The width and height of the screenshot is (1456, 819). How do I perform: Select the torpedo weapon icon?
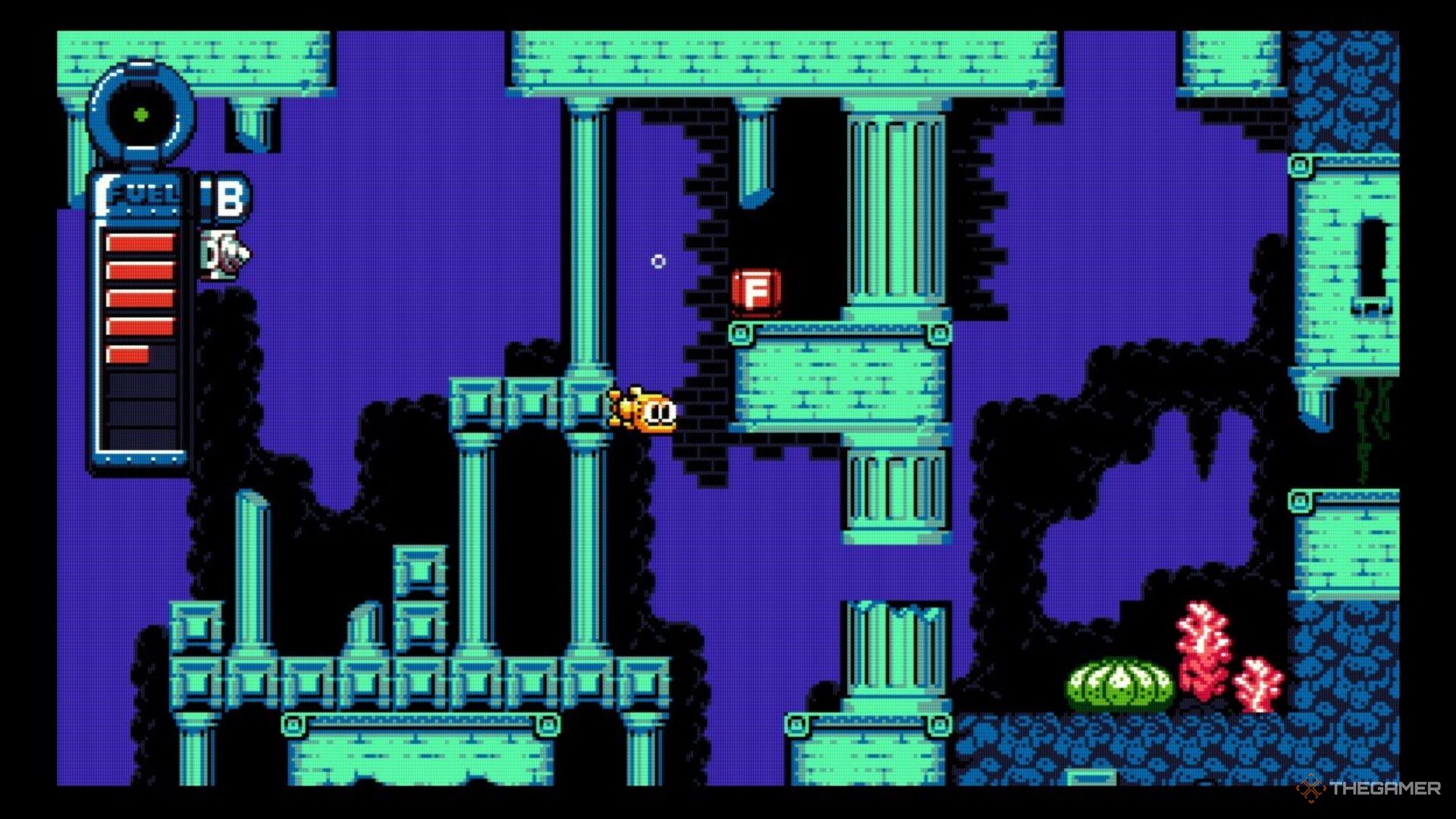224,255
